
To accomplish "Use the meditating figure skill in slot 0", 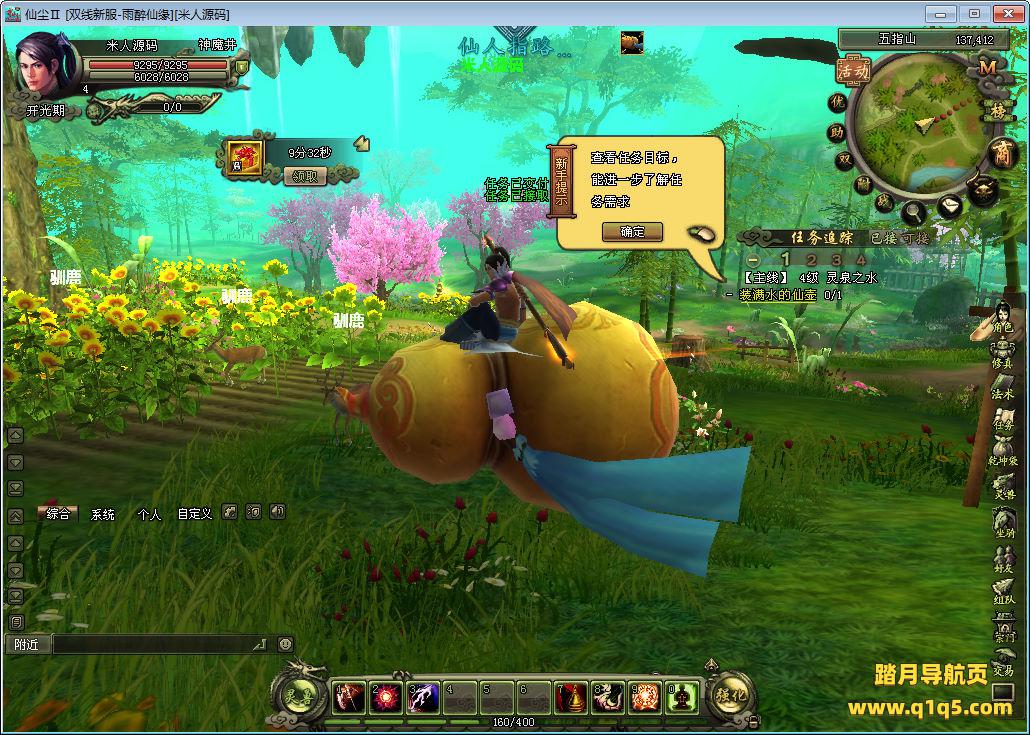I will coord(682,697).
